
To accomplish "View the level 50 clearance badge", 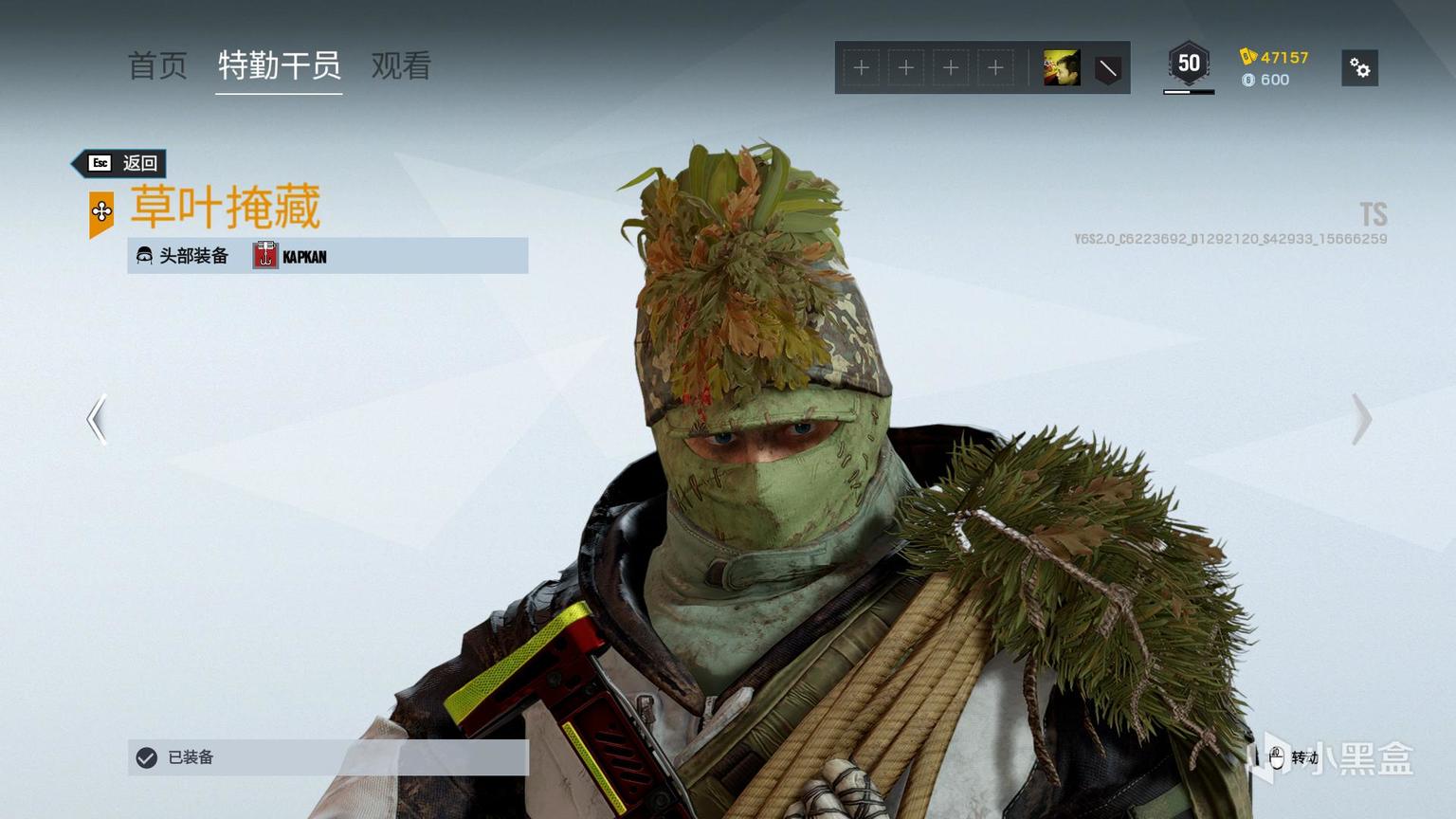I will [1189, 64].
